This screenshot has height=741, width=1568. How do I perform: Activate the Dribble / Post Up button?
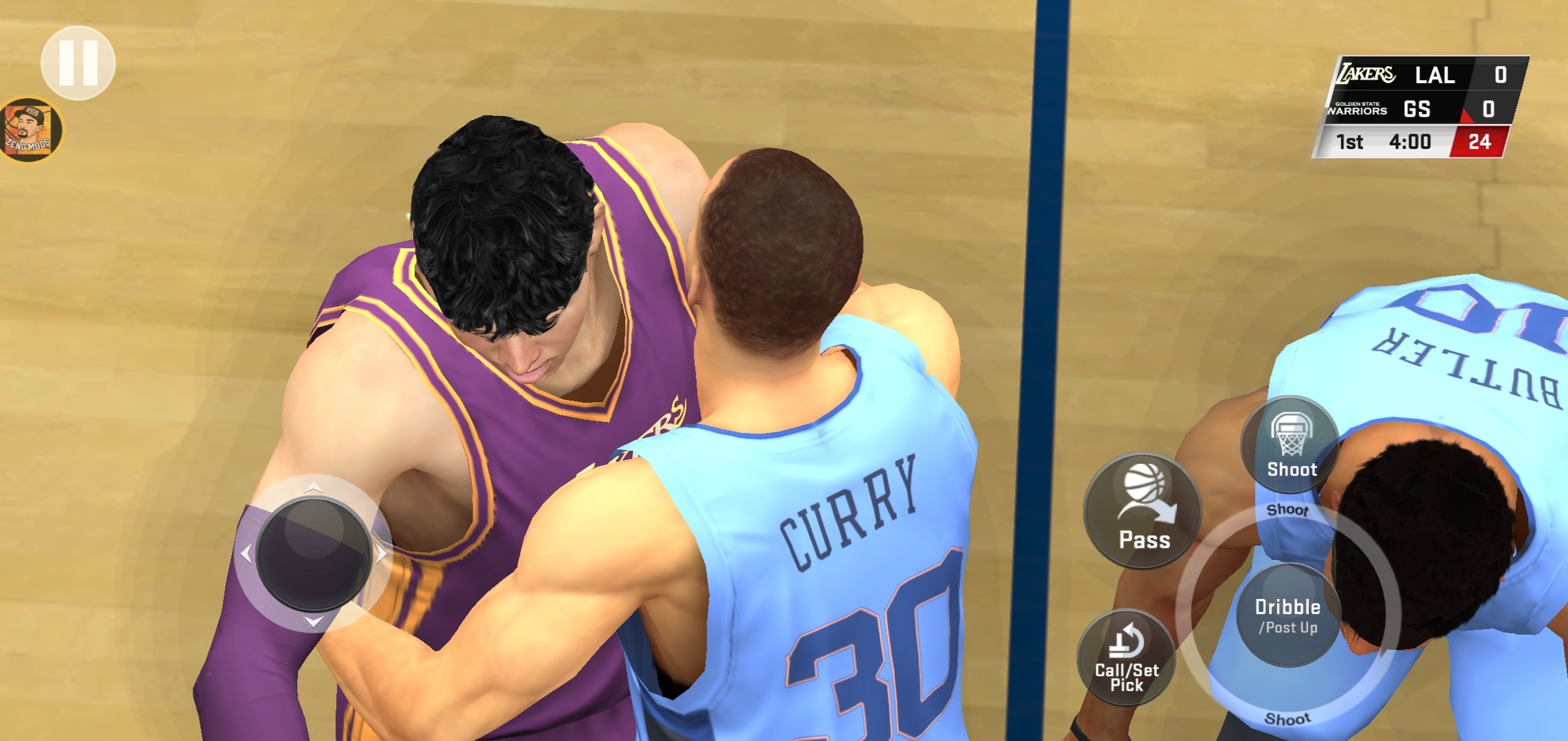(x=1288, y=615)
